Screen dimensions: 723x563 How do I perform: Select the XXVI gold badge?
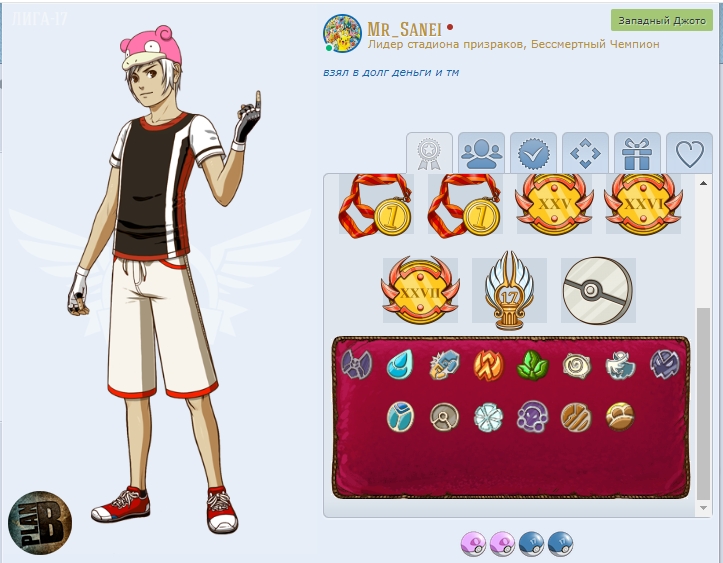[642, 205]
